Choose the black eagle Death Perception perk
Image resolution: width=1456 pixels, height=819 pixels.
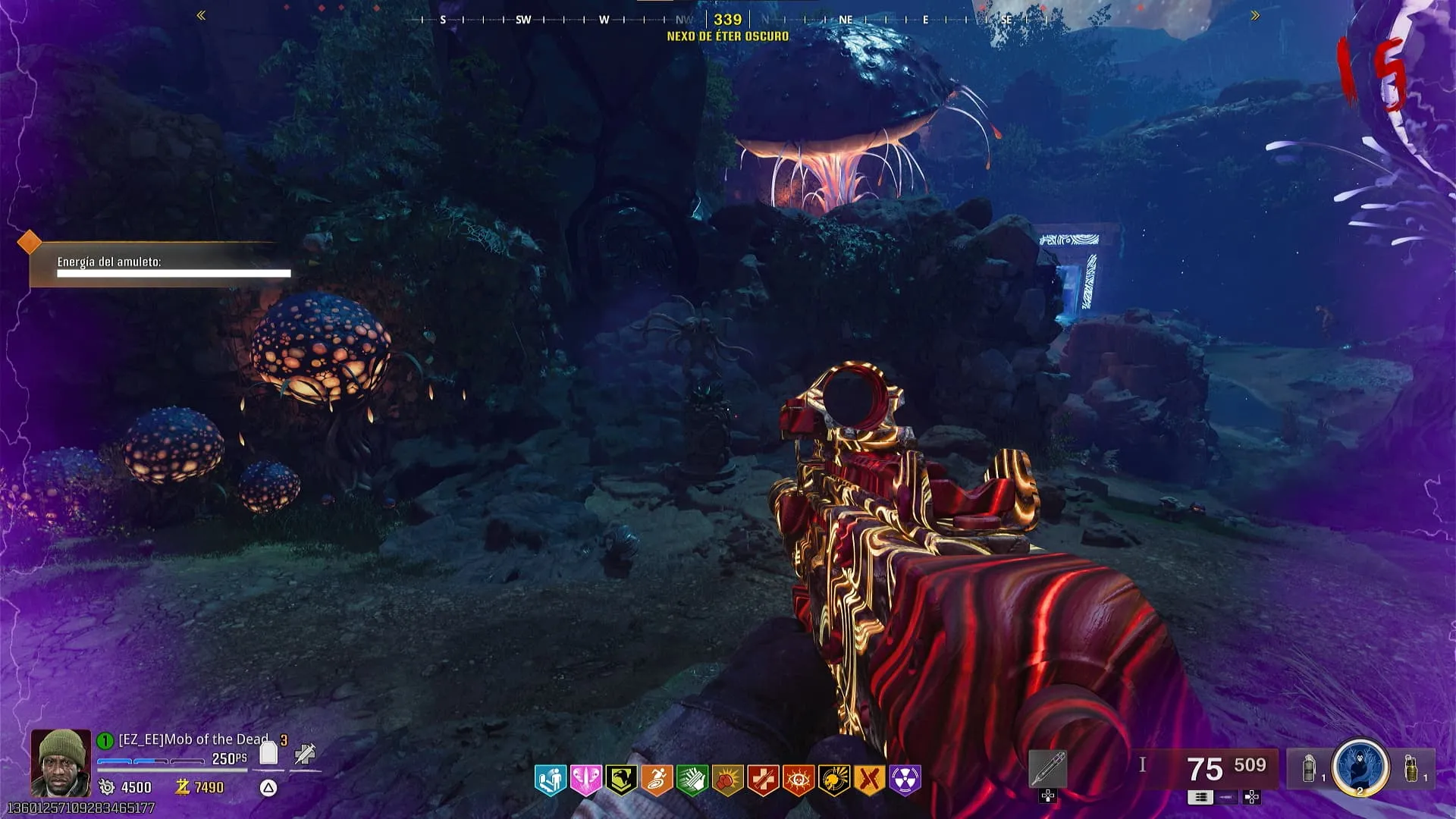621,780
